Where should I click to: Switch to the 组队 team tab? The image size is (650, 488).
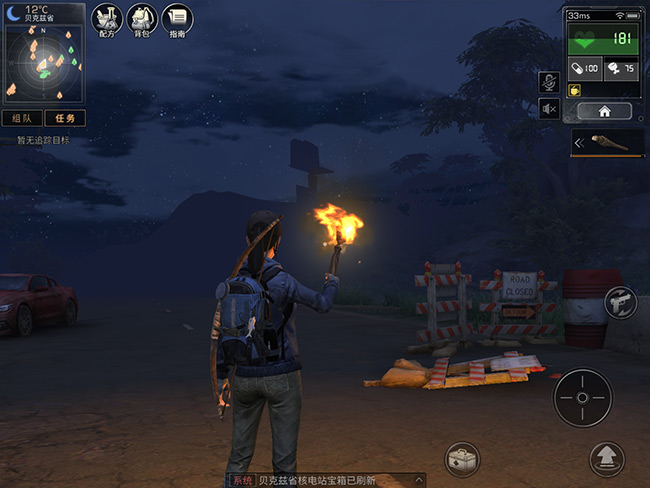[x=21, y=118]
